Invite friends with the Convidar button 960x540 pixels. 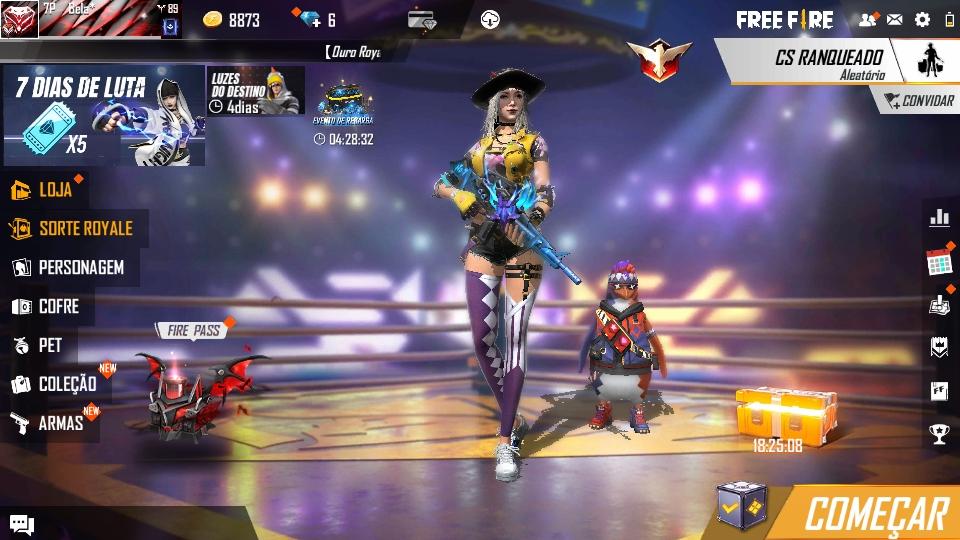click(x=918, y=101)
